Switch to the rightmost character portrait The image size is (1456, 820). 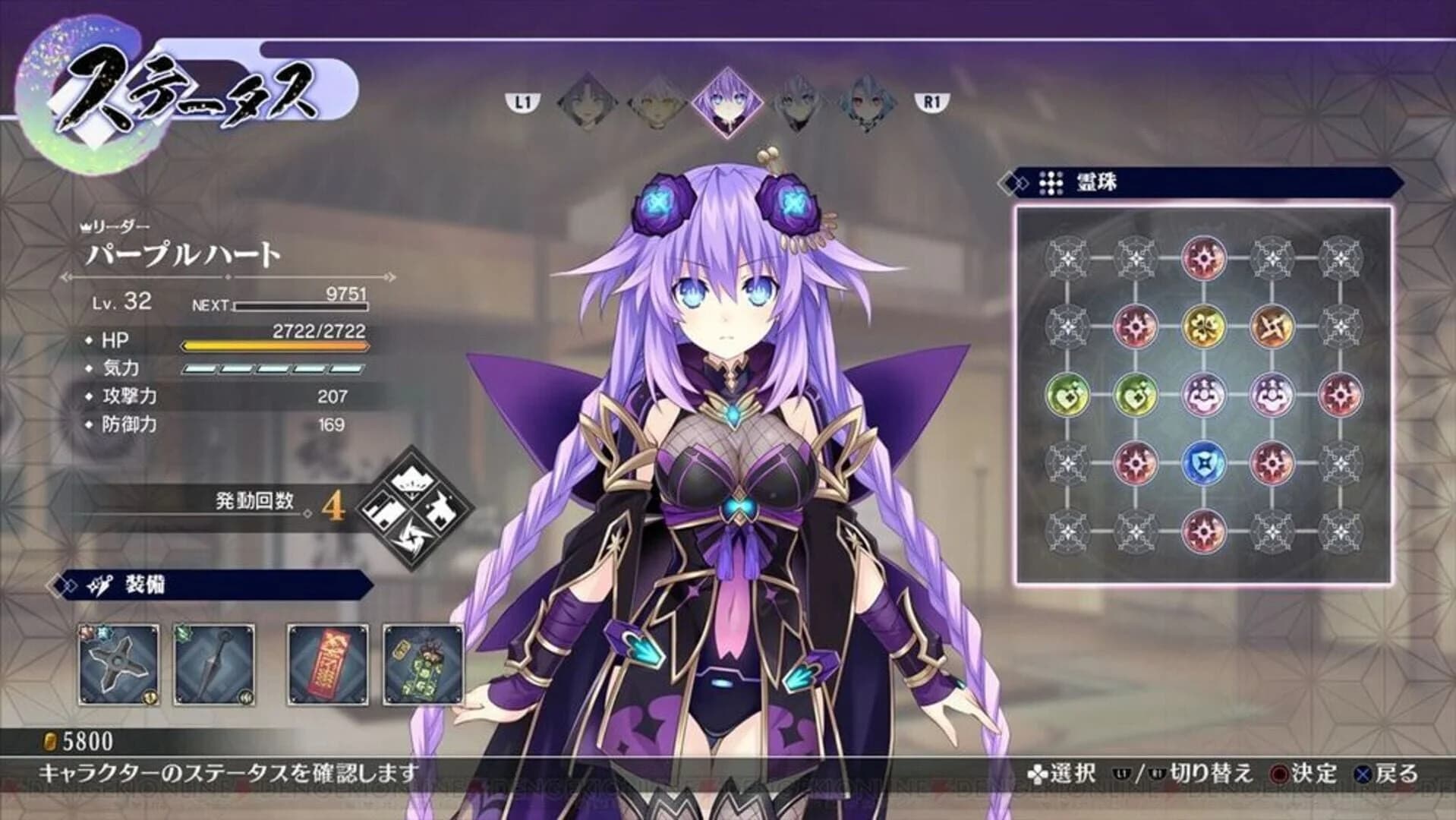[868, 102]
